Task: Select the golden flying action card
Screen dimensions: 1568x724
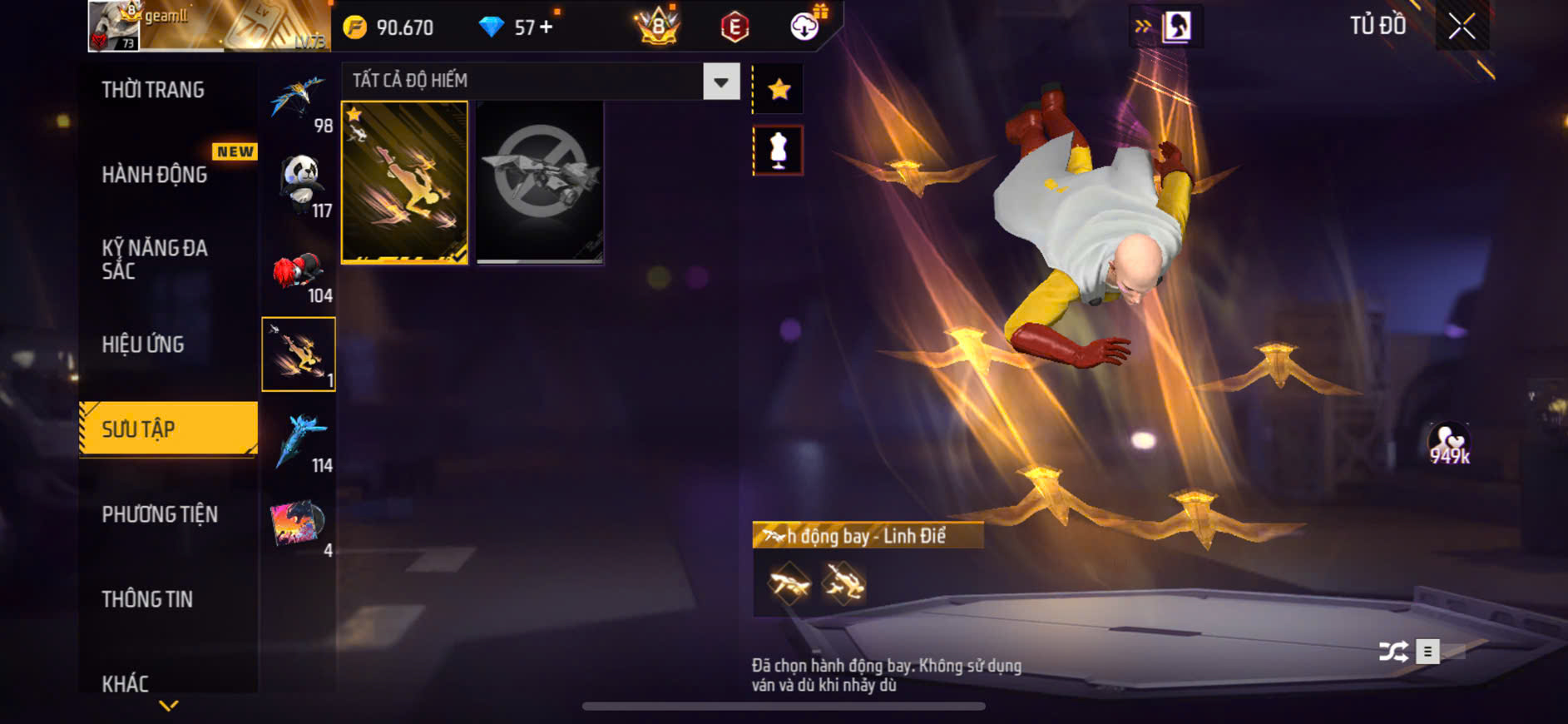Action: coord(404,182)
